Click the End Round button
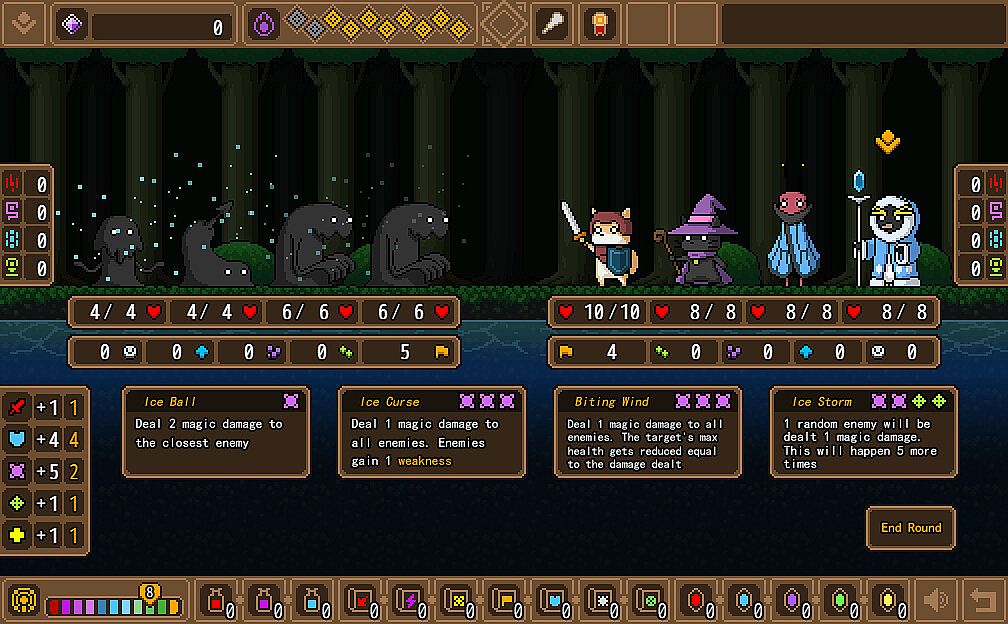The width and height of the screenshot is (1008, 624). 911,528
